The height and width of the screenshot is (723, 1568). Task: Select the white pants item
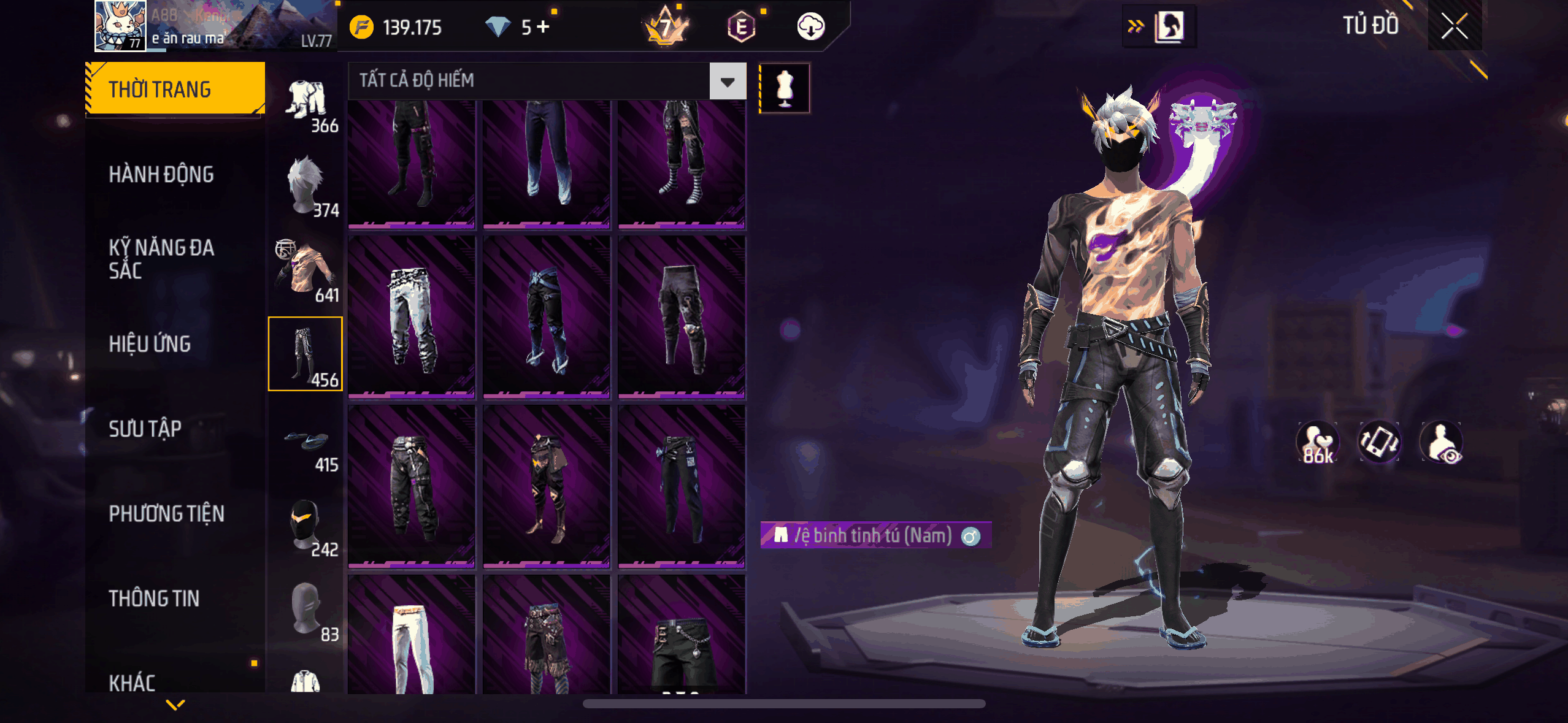(x=412, y=638)
